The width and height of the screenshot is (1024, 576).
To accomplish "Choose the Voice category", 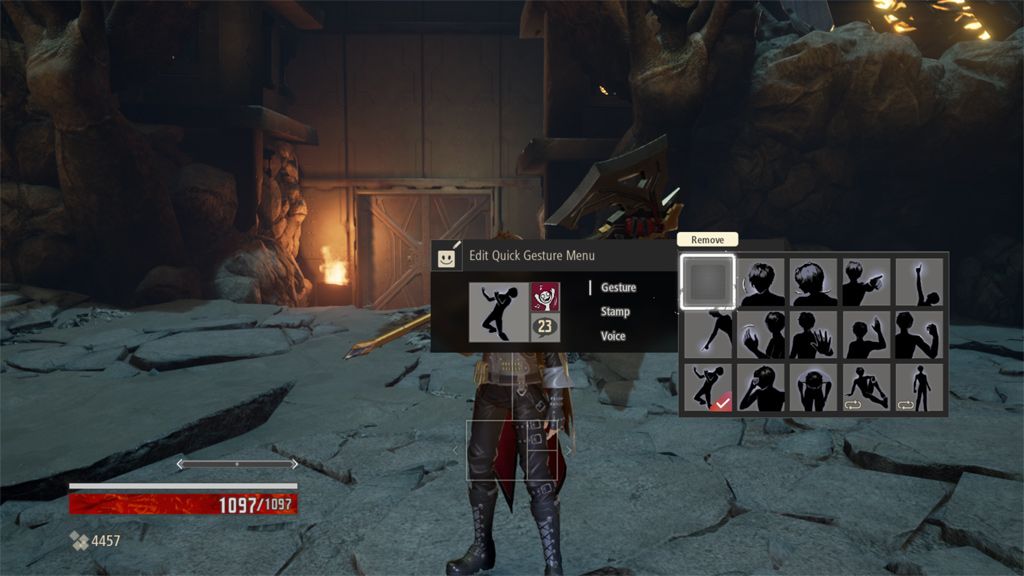I will (x=613, y=336).
